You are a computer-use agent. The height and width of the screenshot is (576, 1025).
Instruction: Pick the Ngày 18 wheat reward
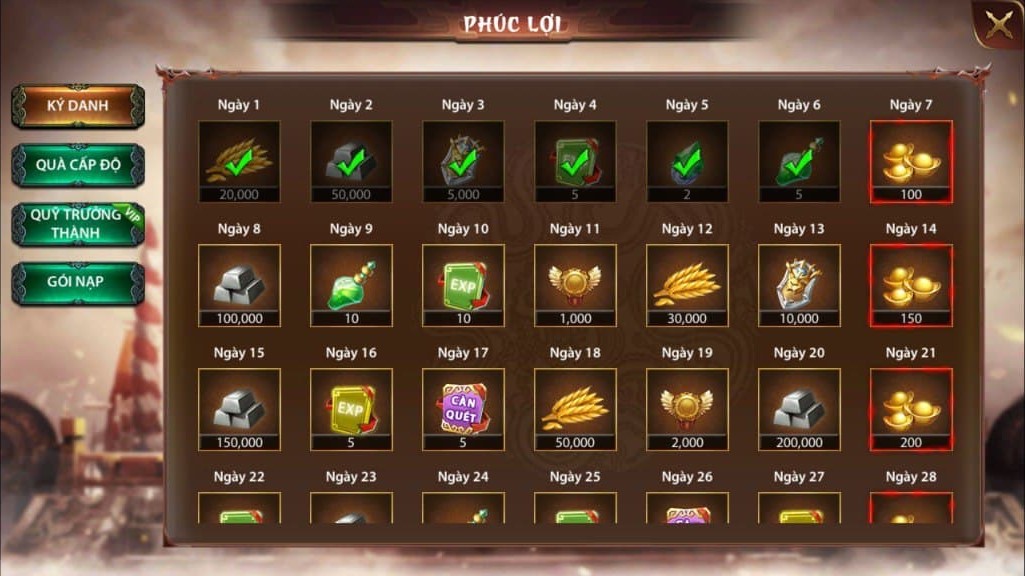(x=575, y=409)
